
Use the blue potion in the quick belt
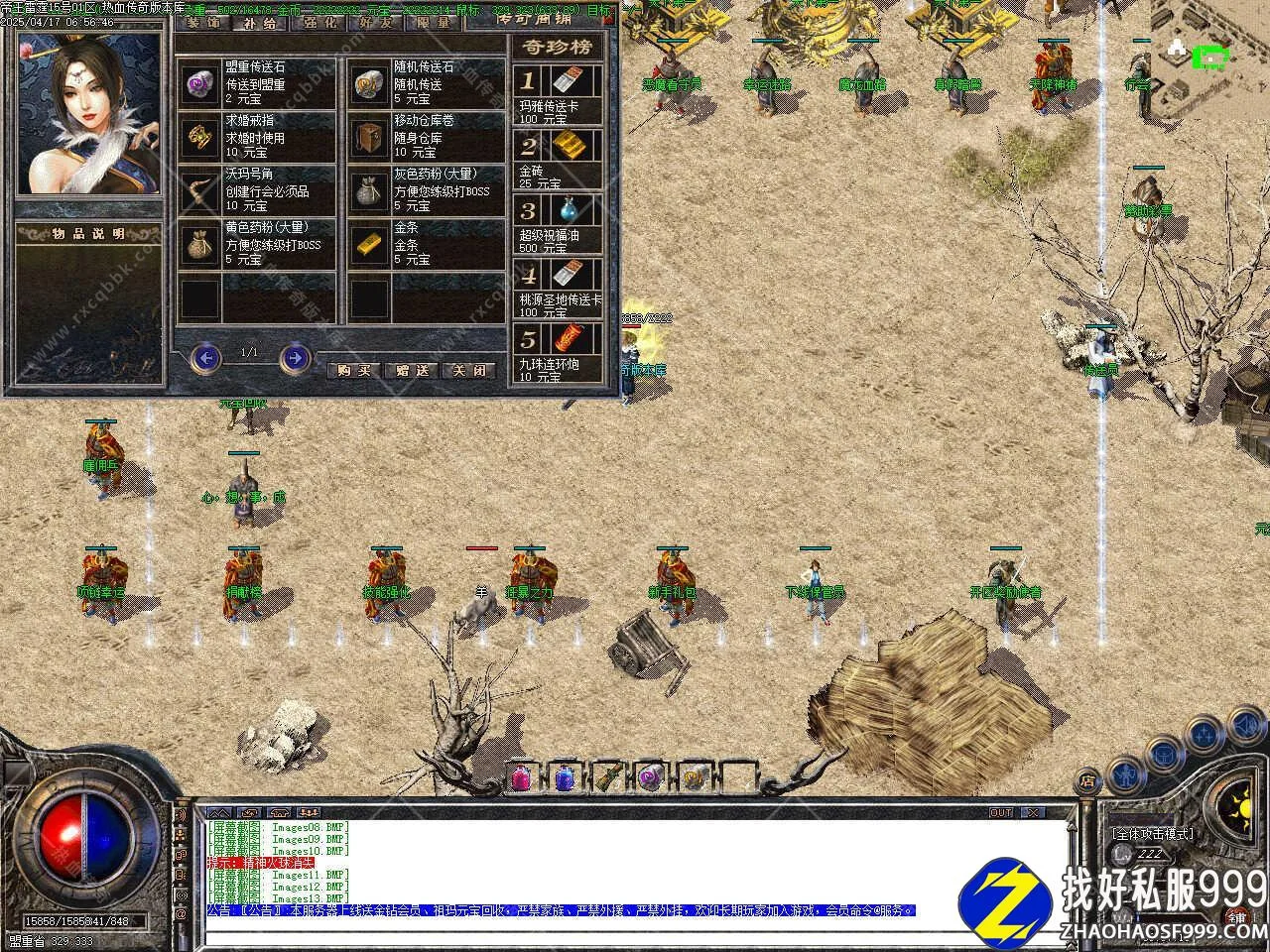(x=565, y=776)
